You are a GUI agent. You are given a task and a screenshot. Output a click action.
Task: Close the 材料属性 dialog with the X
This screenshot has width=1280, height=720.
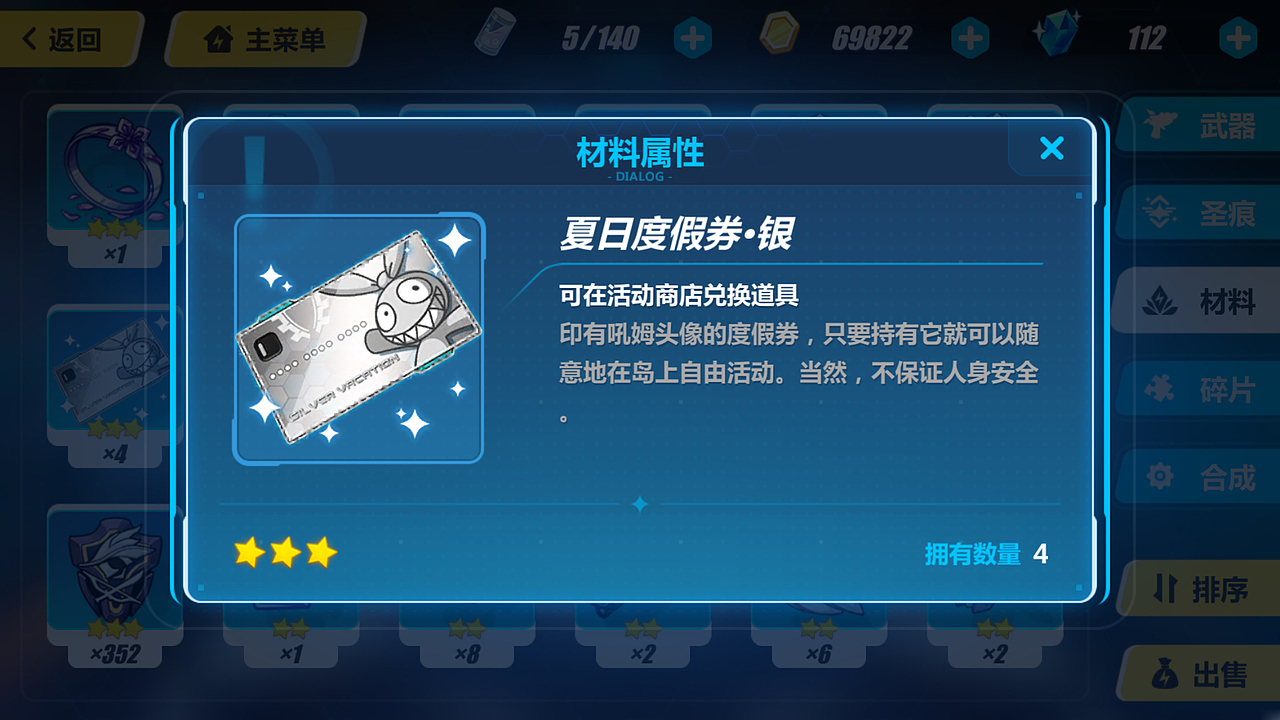pyautogui.click(x=1051, y=148)
